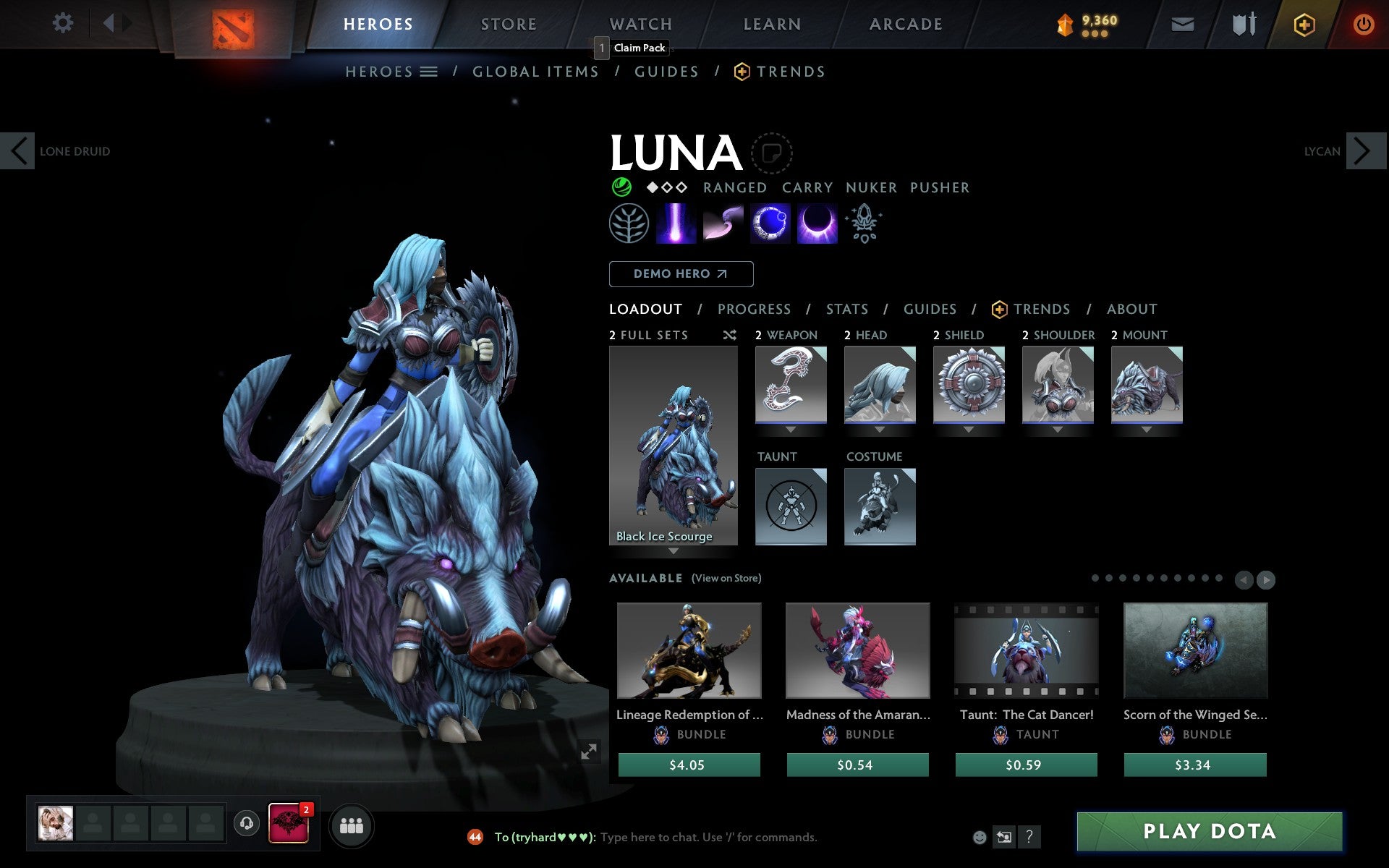Choose the weapon loadout slot
Viewport: 1389px width, 868px height.
click(791, 385)
